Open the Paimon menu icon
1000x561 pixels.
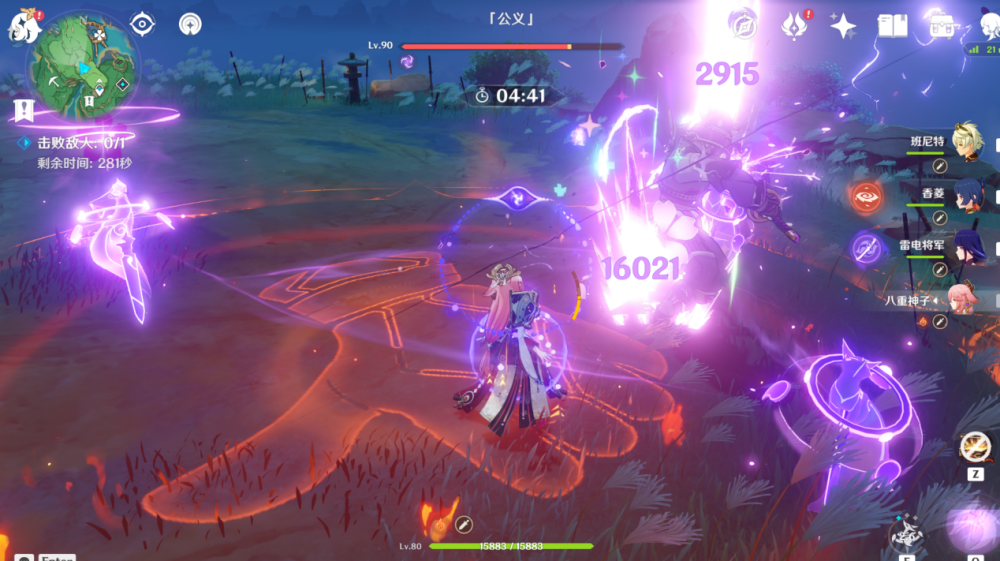22,26
